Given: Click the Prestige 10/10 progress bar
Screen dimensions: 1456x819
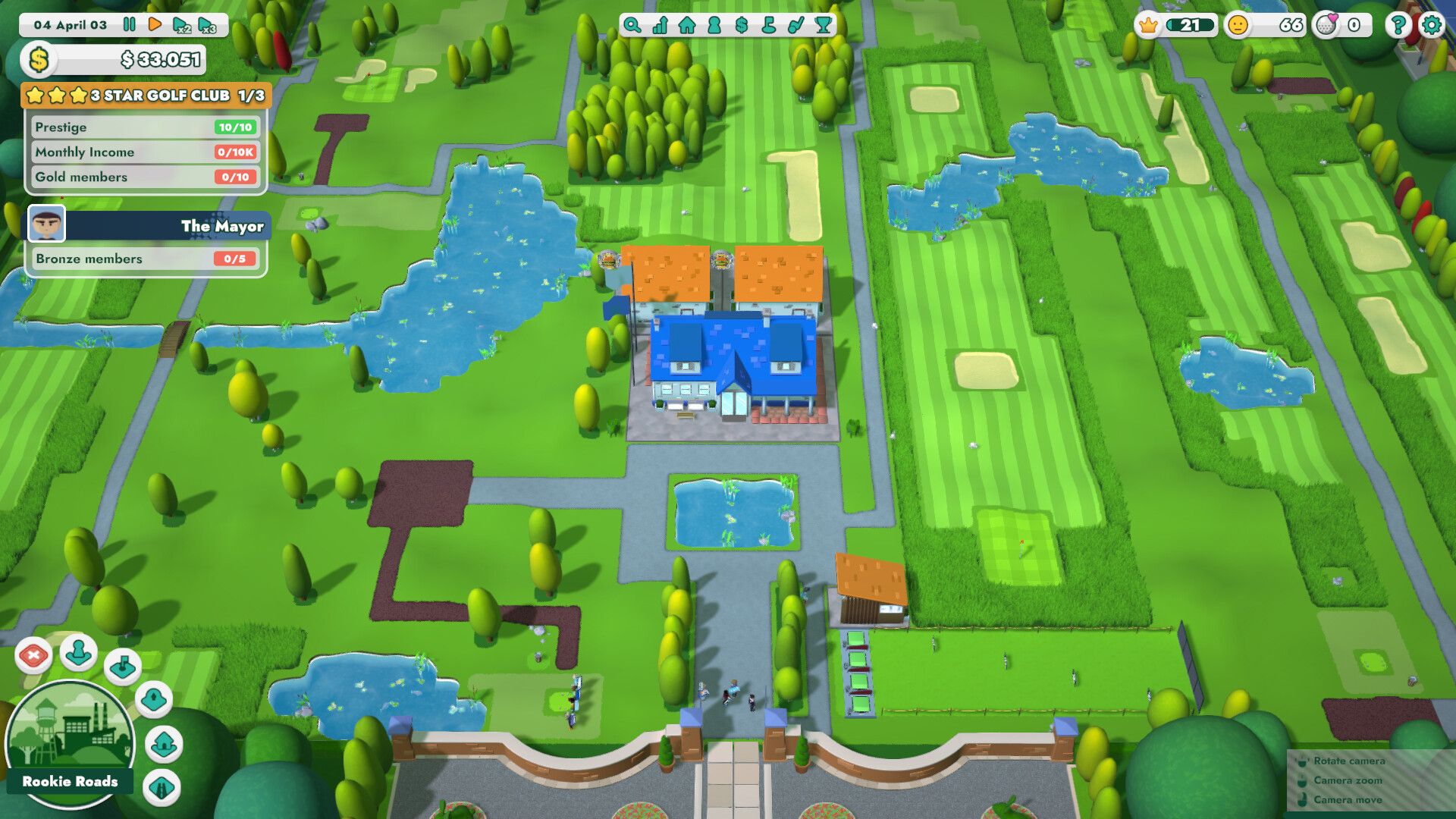Looking at the screenshot, I should [144, 127].
